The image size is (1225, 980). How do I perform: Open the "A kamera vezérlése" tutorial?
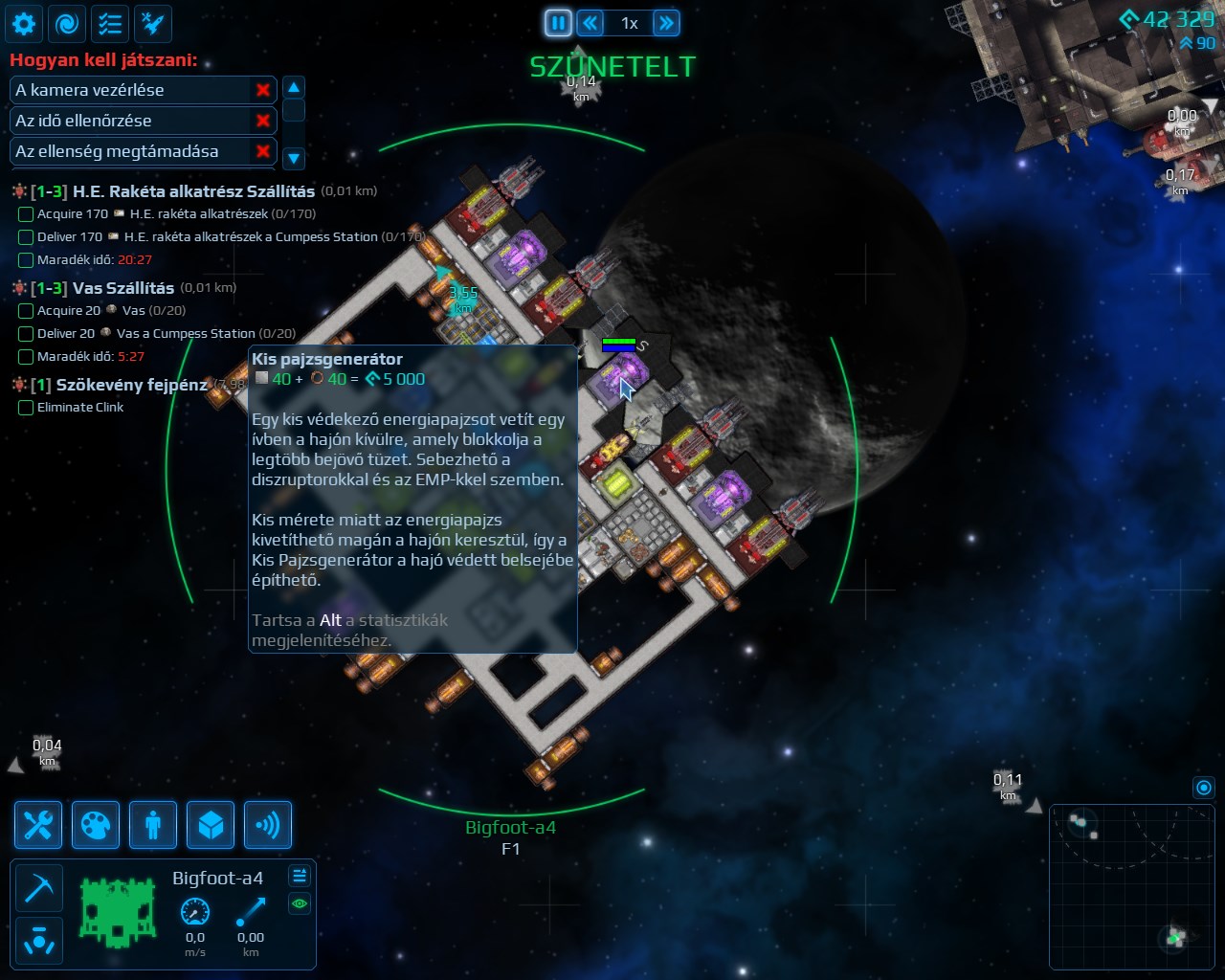coord(130,90)
